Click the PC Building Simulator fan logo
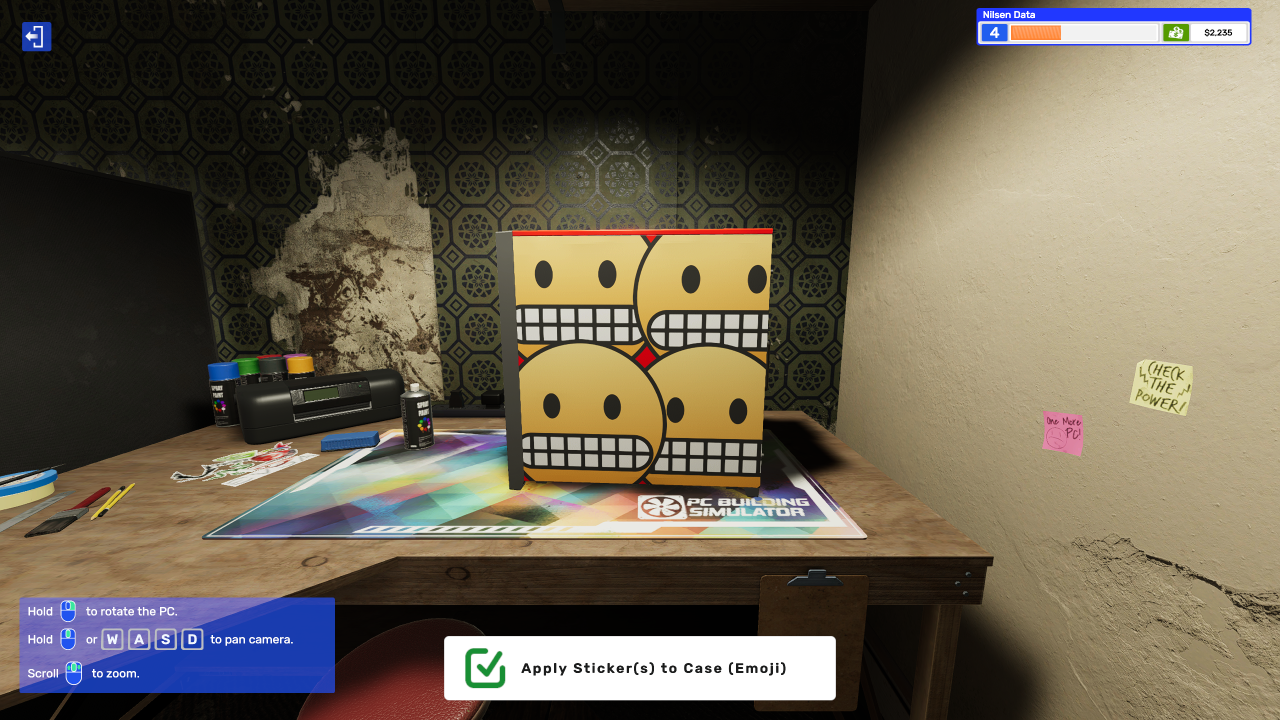1280x720 pixels. coord(660,508)
